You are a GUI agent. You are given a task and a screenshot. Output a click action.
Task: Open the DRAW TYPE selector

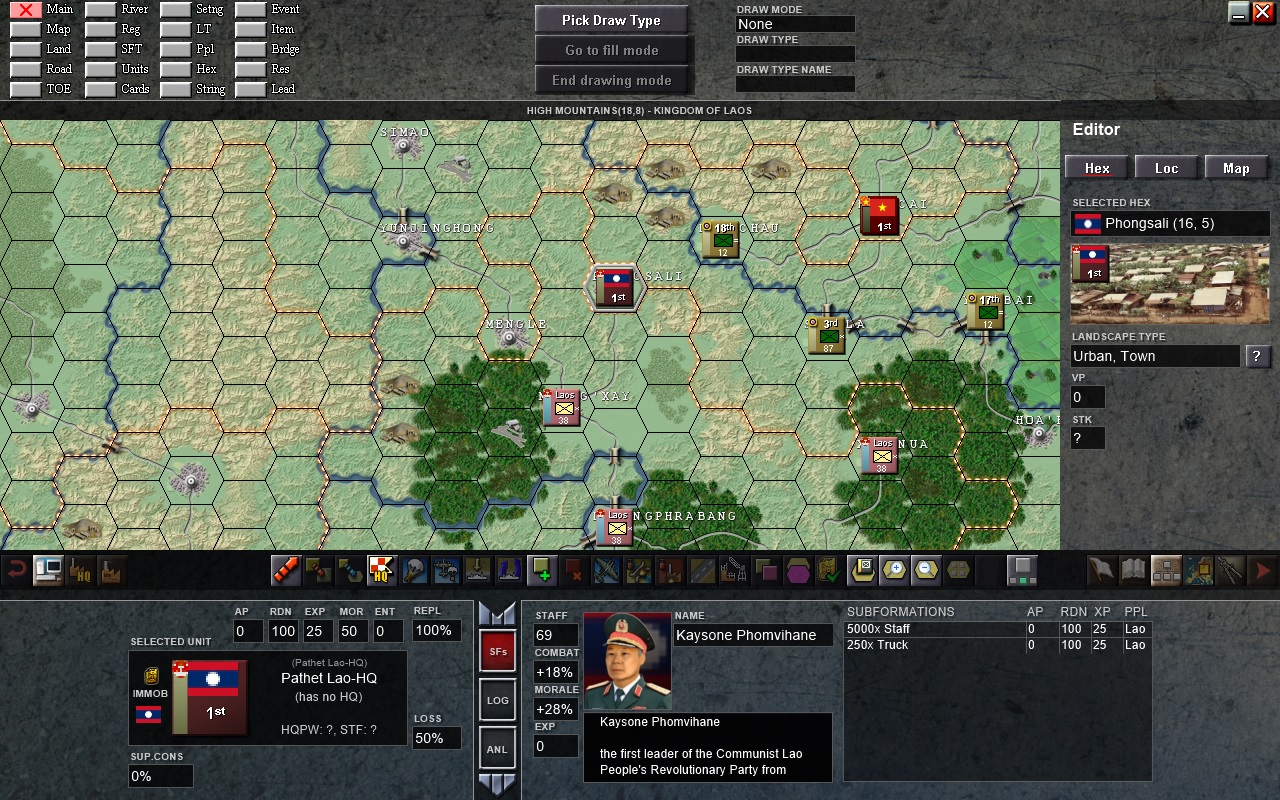click(795, 54)
